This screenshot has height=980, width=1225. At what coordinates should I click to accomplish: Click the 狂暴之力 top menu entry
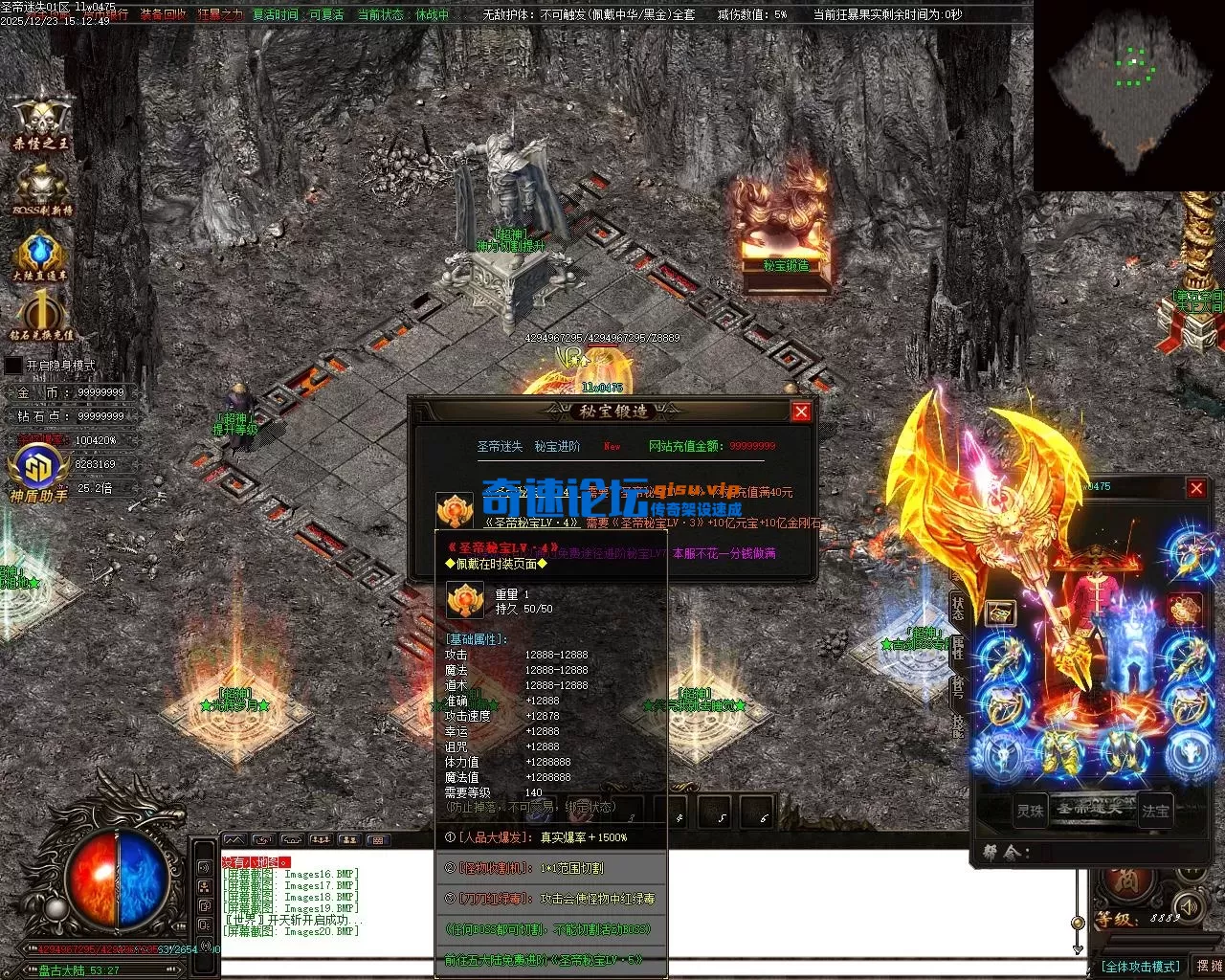pos(220,15)
